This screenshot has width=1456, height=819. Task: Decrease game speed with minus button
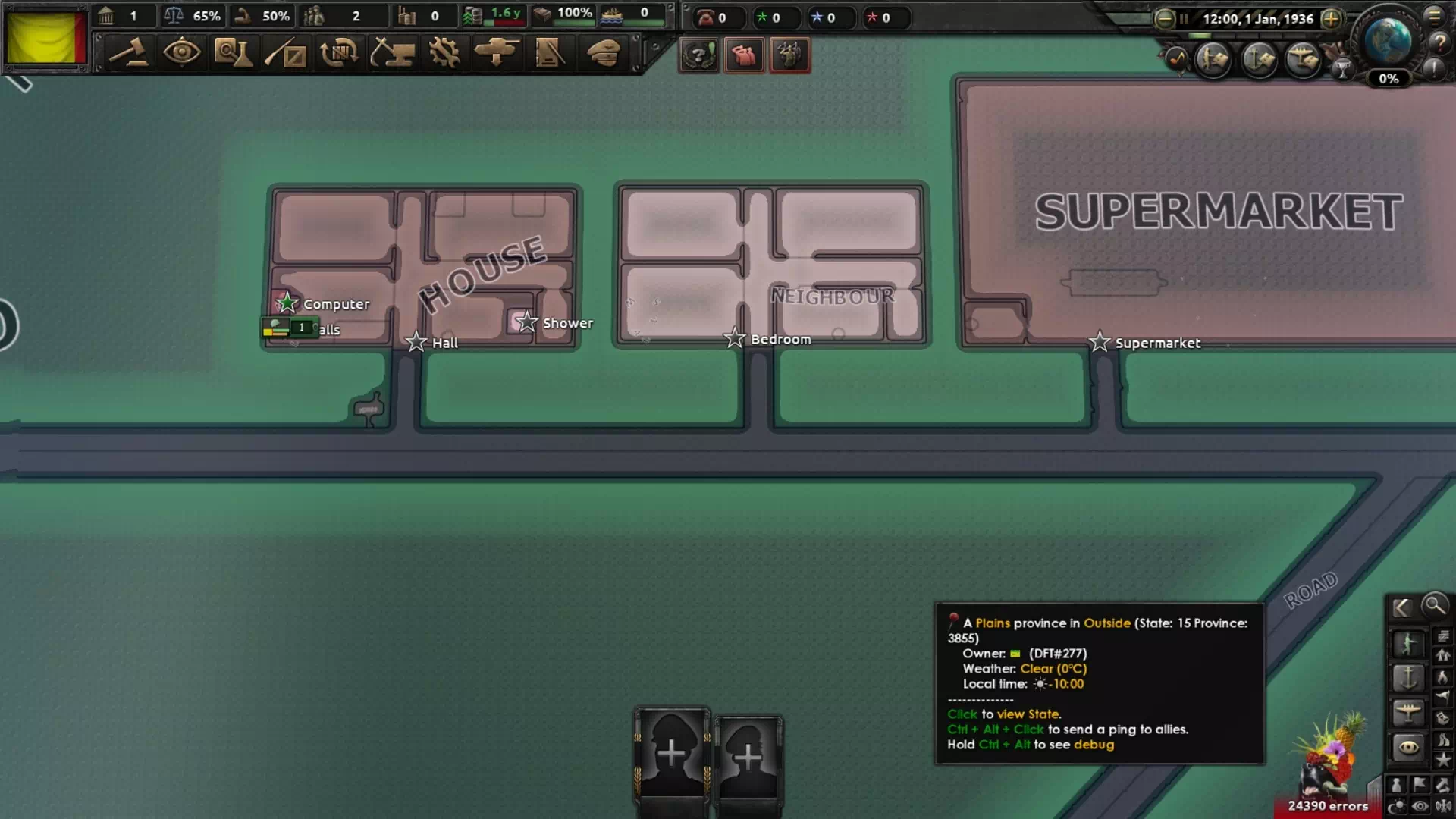point(1165,19)
